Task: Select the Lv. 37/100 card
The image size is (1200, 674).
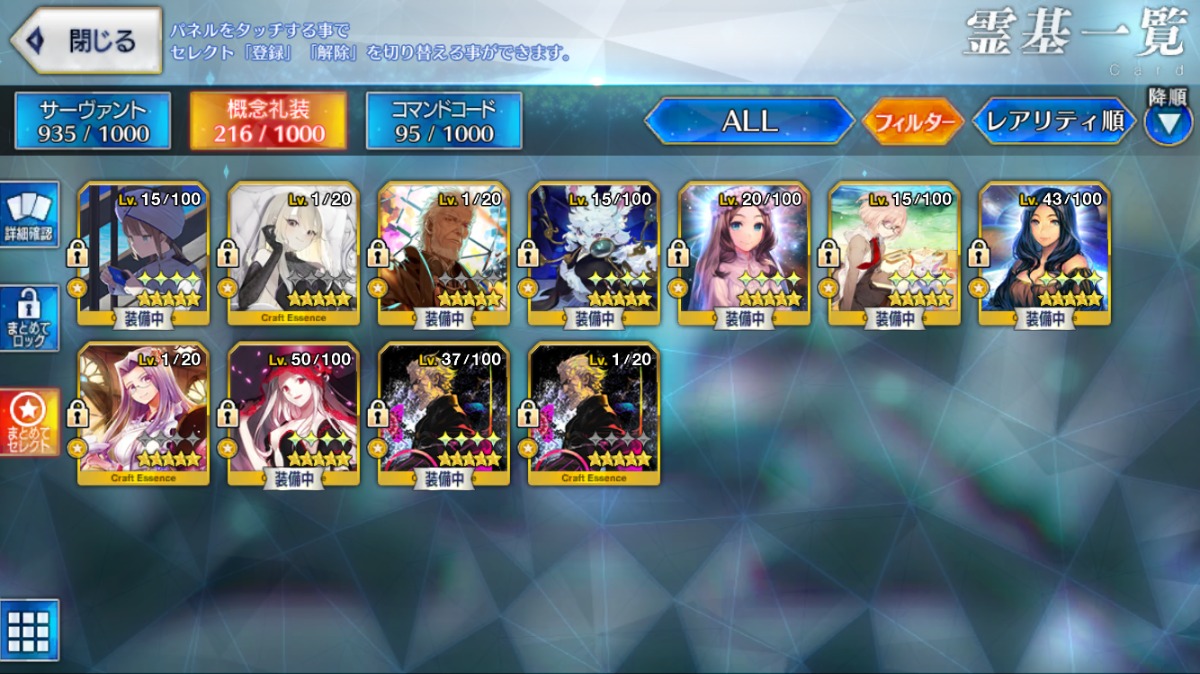Action: [444, 413]
